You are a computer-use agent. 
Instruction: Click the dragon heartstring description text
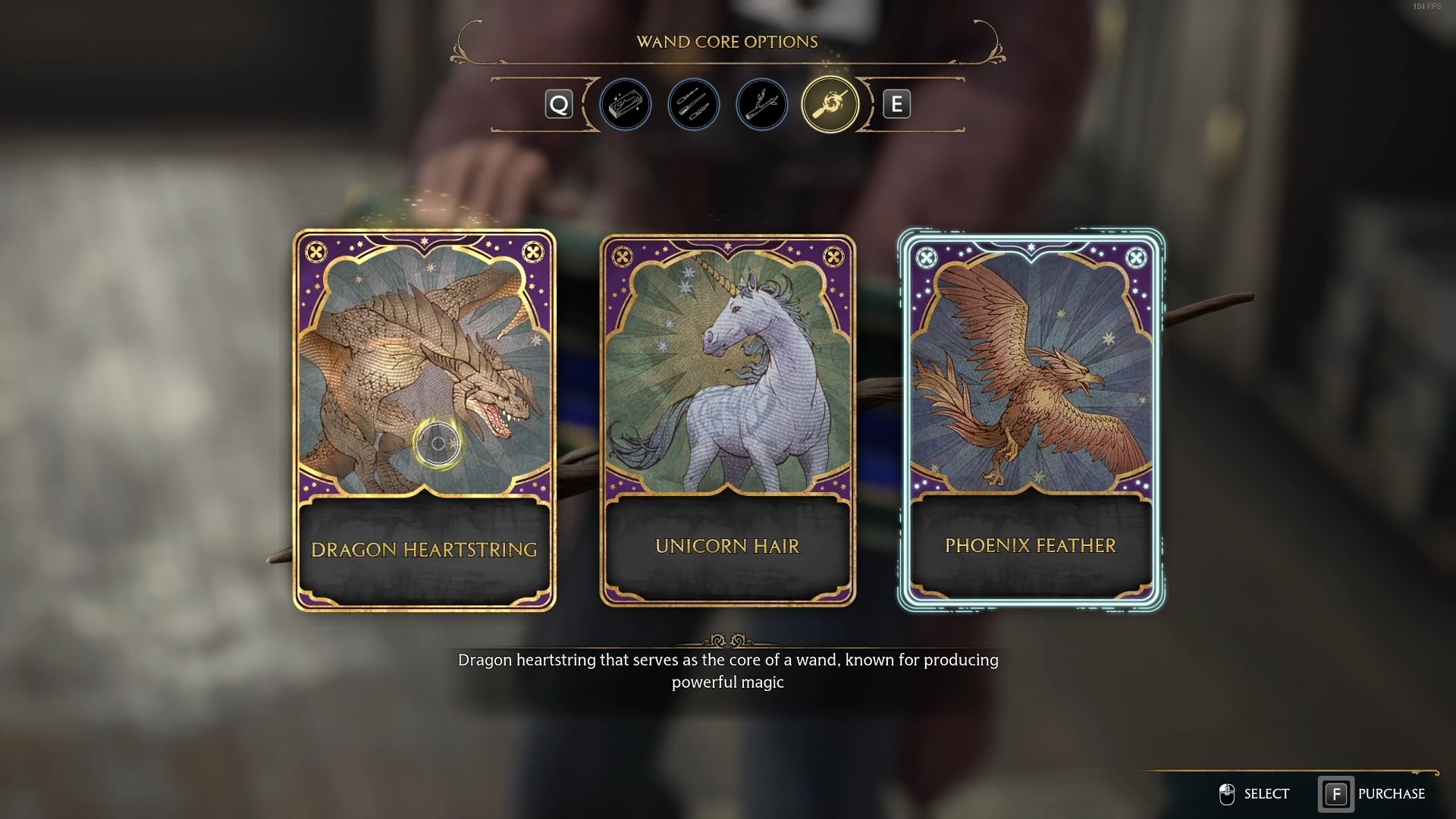(727, 670)
